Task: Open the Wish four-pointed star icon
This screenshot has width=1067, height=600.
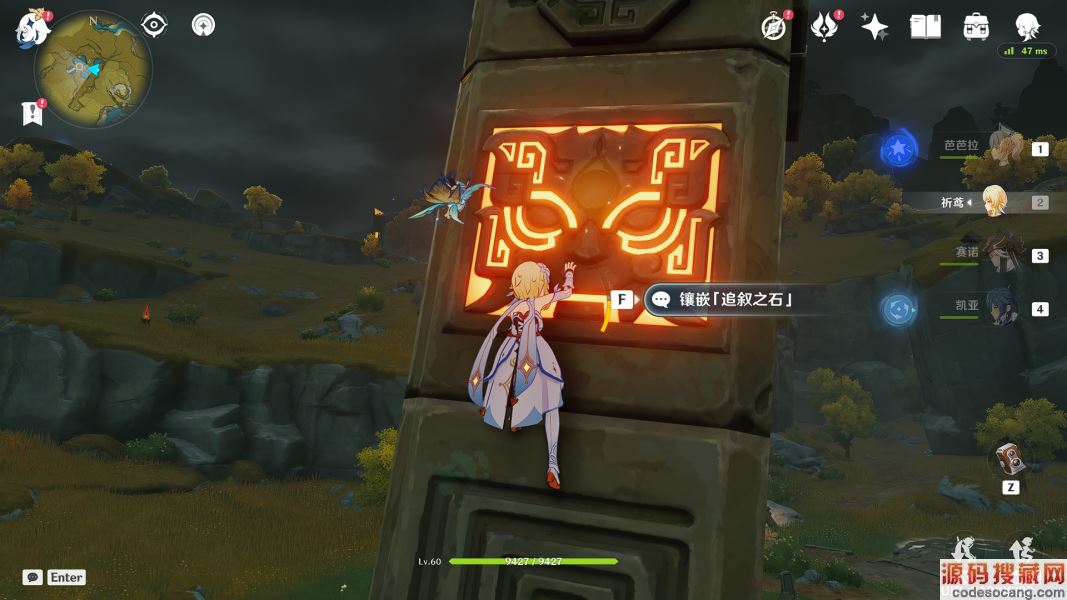Action: point(875,27)
